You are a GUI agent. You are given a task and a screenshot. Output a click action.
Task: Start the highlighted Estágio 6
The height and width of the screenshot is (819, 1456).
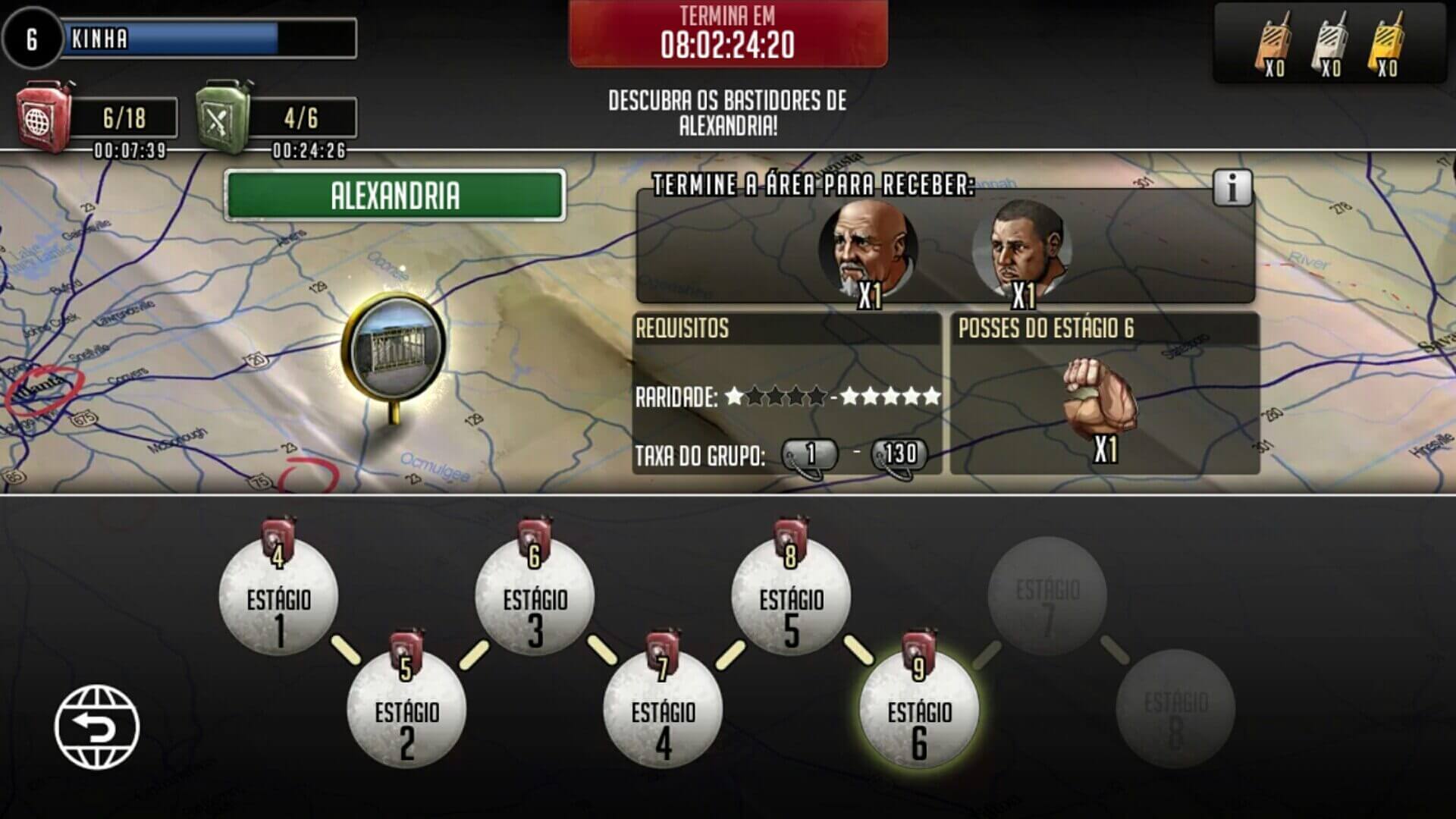coord(919,709)
